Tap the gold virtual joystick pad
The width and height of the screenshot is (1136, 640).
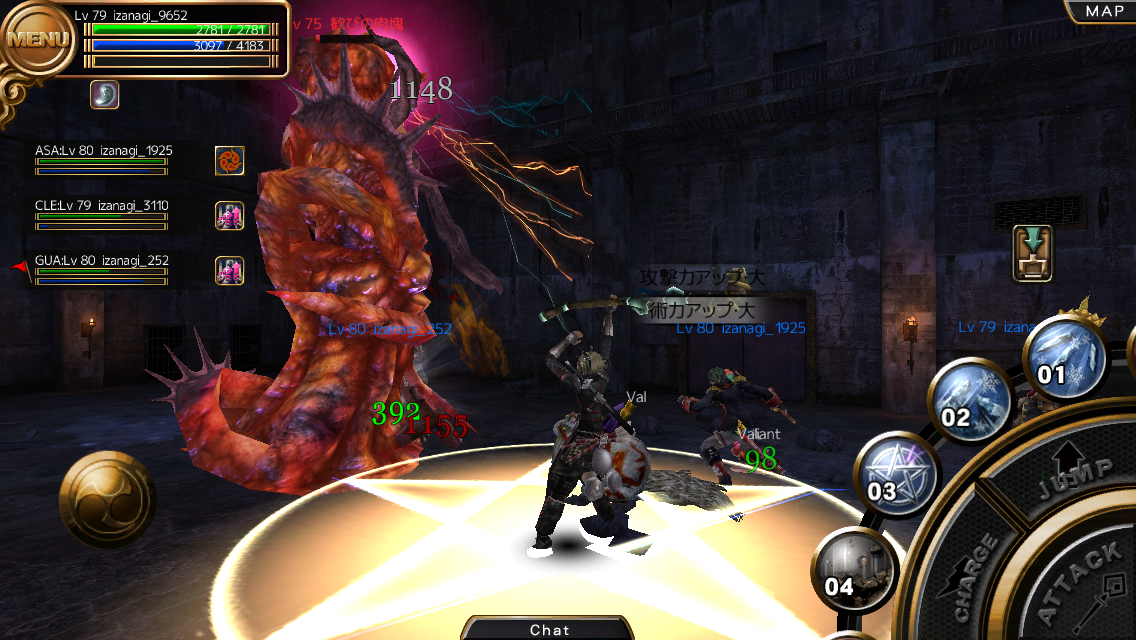pos(107,499)
